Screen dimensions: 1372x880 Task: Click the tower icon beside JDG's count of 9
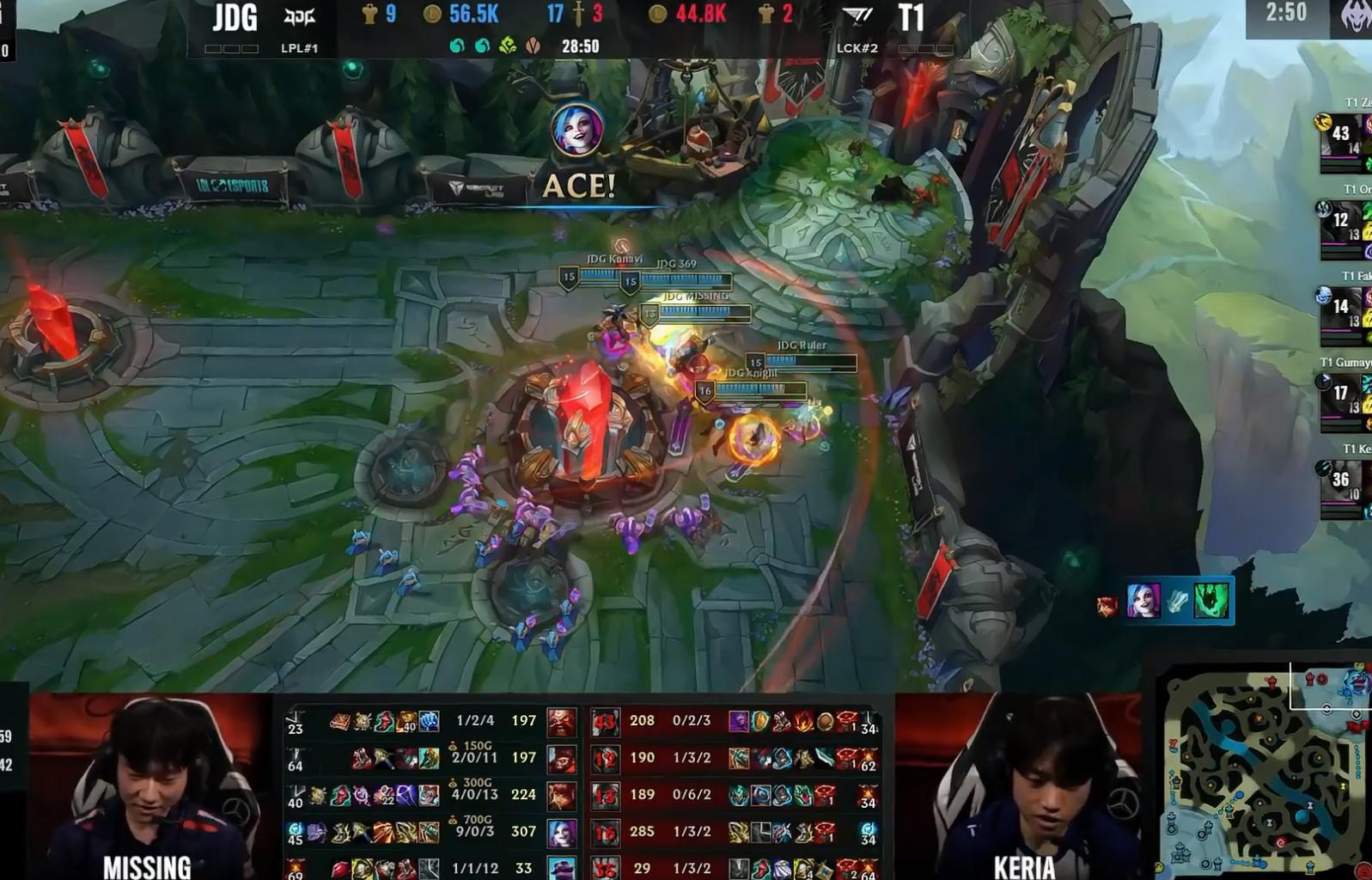(x=369, y=13)
